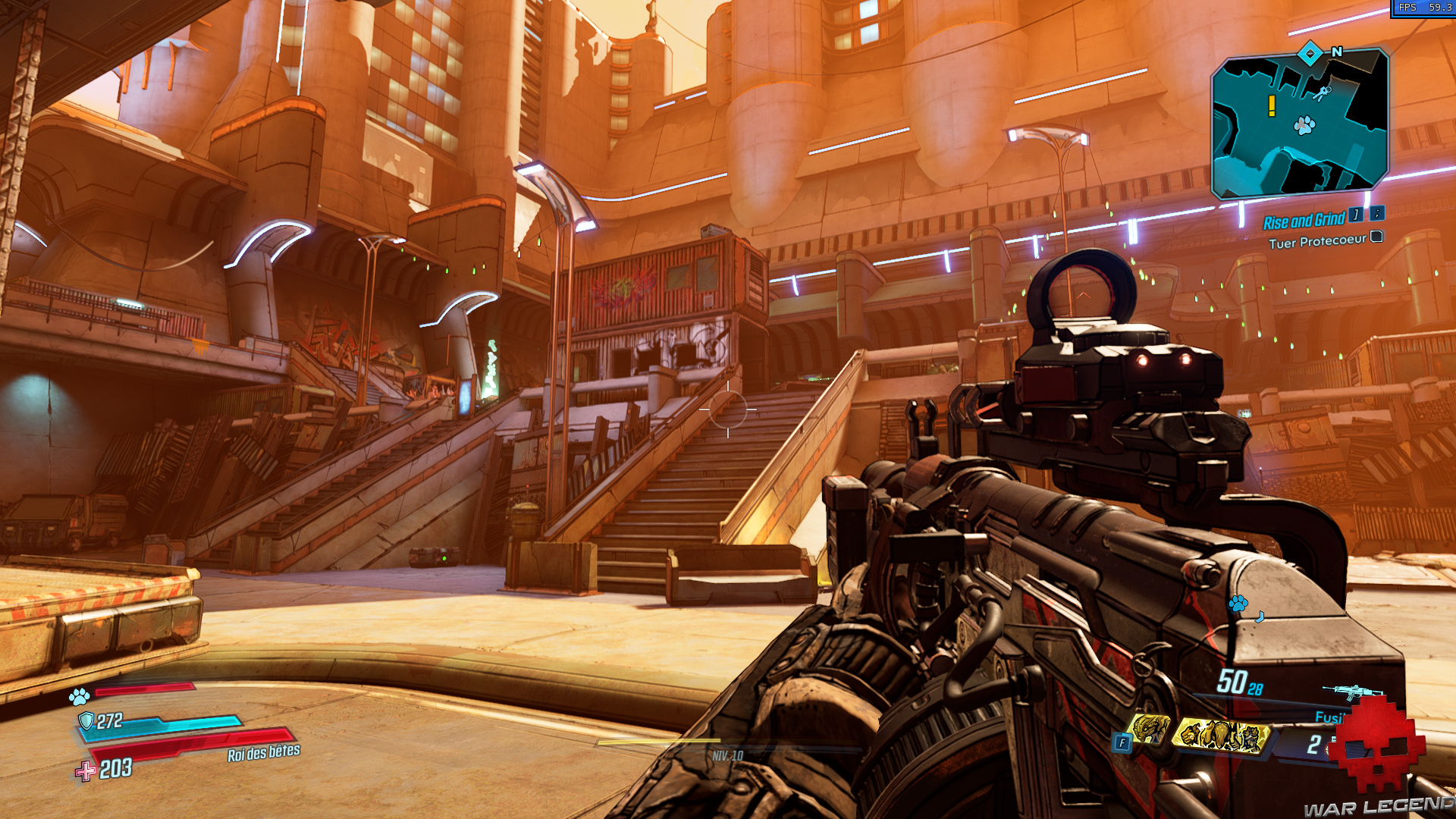
Task: Toggle the objective checkbox beside Tuer Protecoeur
Action: click(1376, 237)
